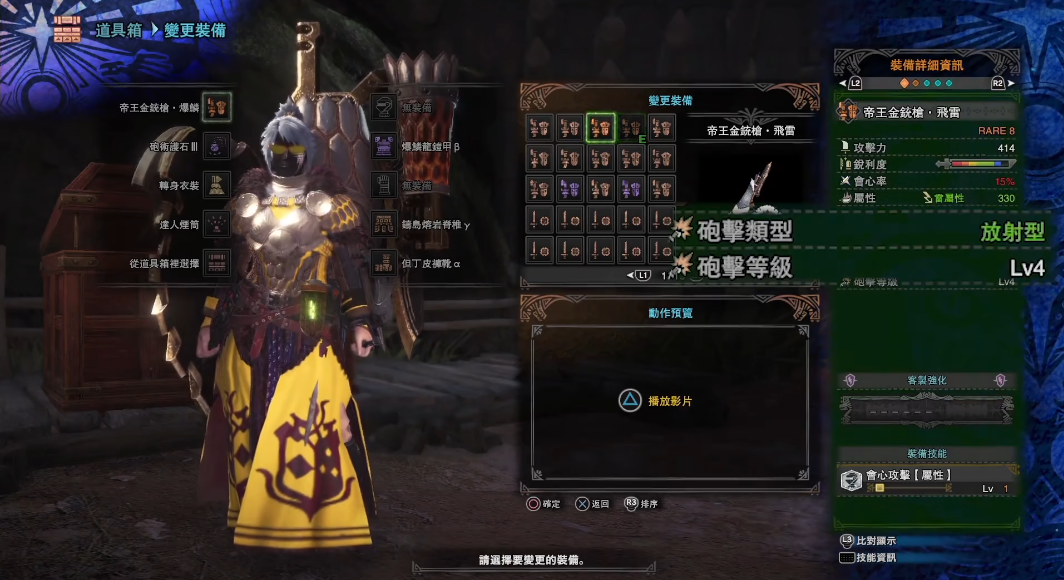Click the 確定 confirm option
1064x580 pixels.
(x=544, y=504)
